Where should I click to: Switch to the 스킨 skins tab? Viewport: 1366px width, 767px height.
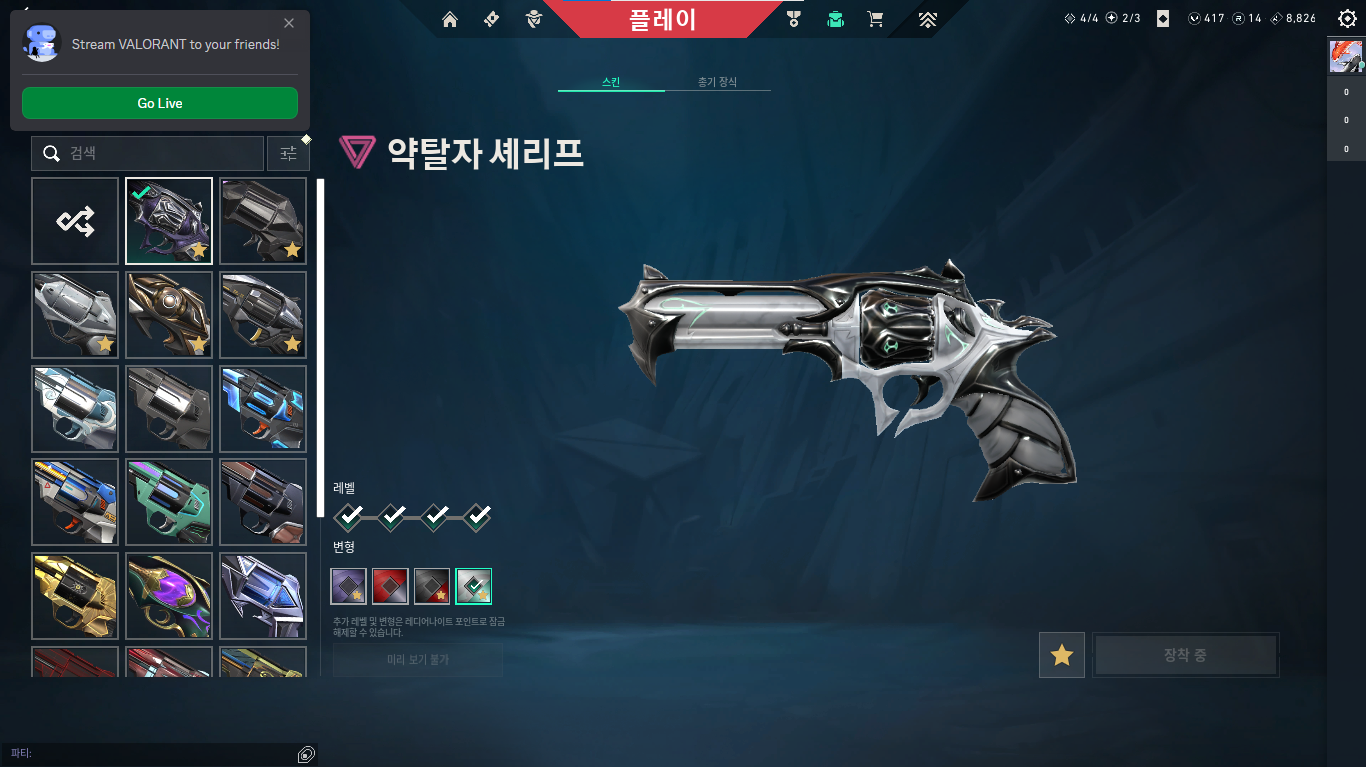coord(611,82)
